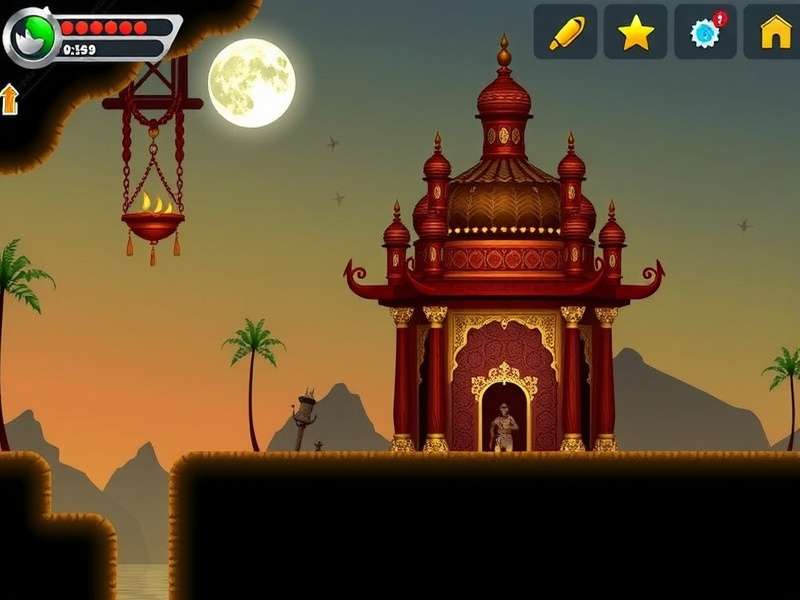The image size is (800, 600).
Task: Open the gear settings menu
Action: (x=706, y=32)
